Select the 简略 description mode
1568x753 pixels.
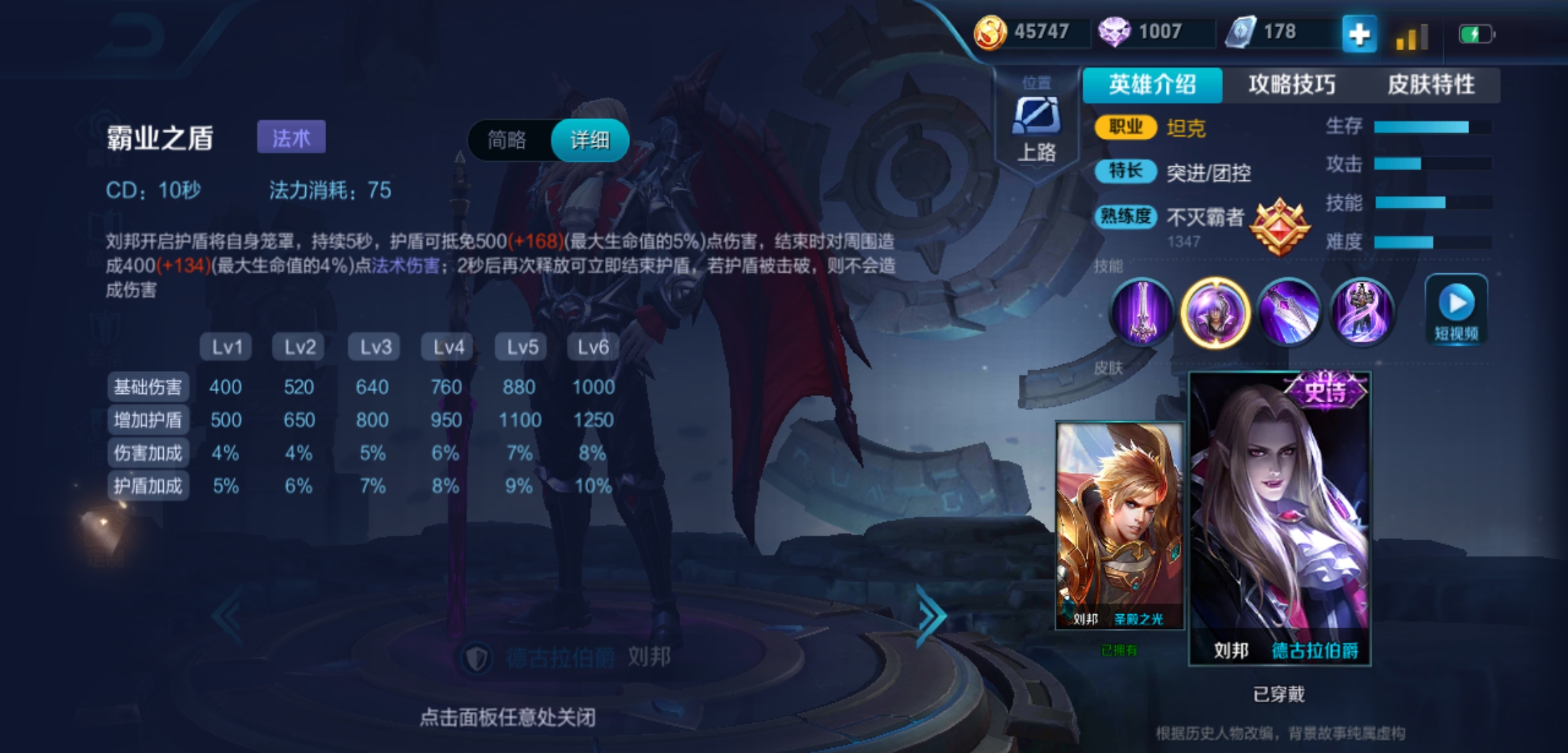(507, 140)
